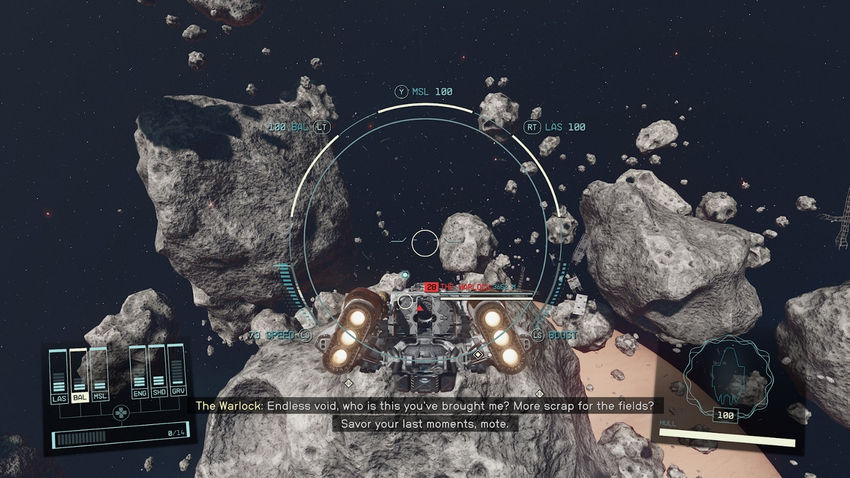This screenshot has width=850, height=478.
Task: Click the center aiming reticle circle
Action: point(425,241)
